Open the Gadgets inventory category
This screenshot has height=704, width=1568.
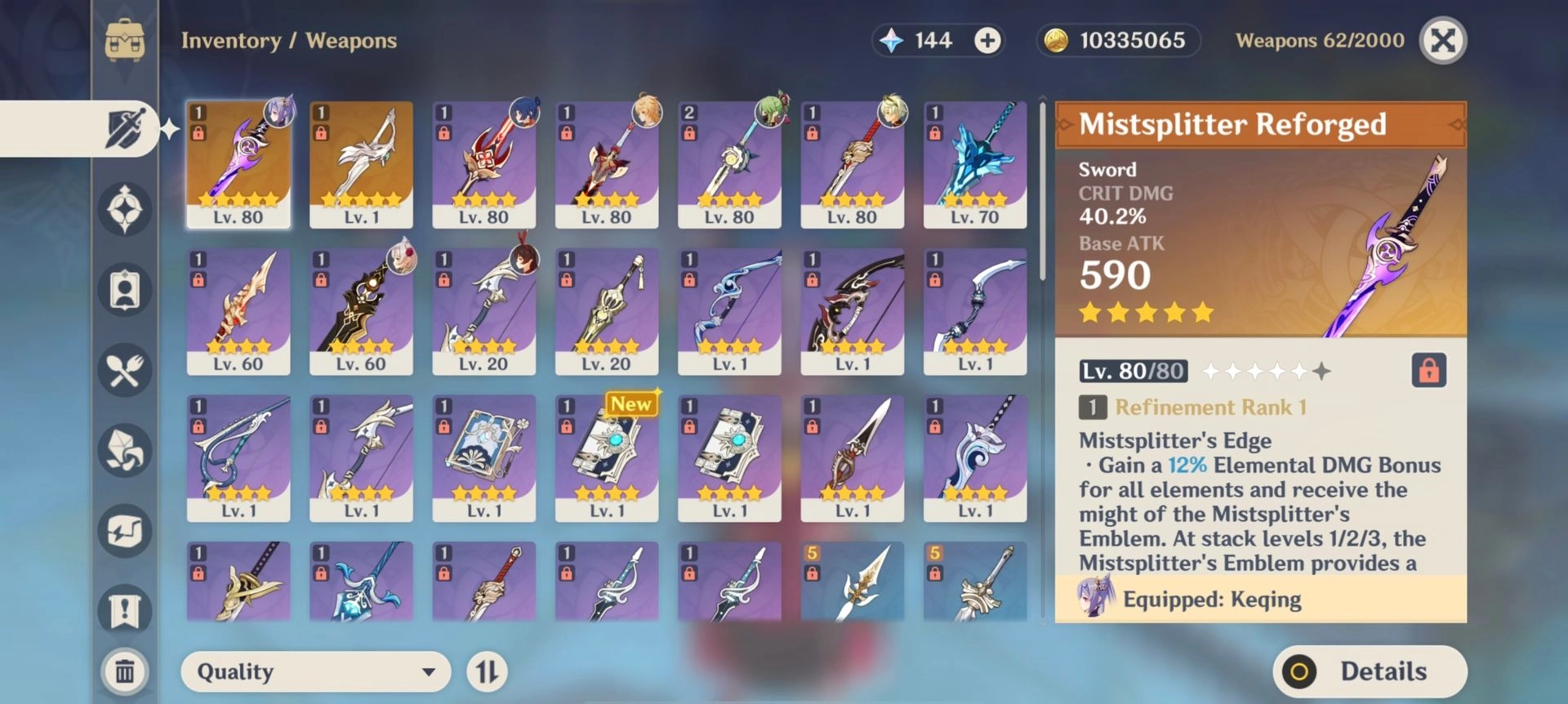[x=124, y=531]
